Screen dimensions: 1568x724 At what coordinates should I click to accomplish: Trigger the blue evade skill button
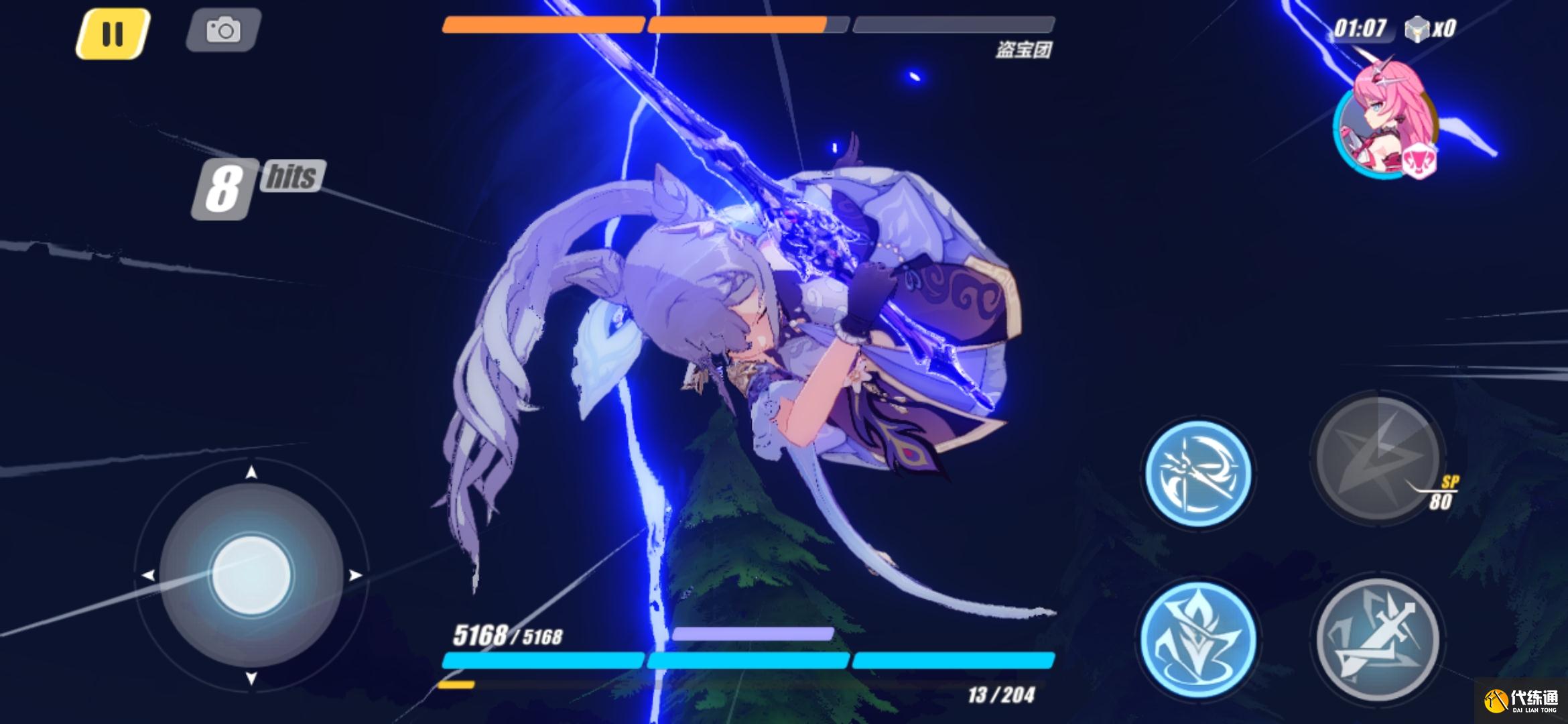[x=1197, y=637]
